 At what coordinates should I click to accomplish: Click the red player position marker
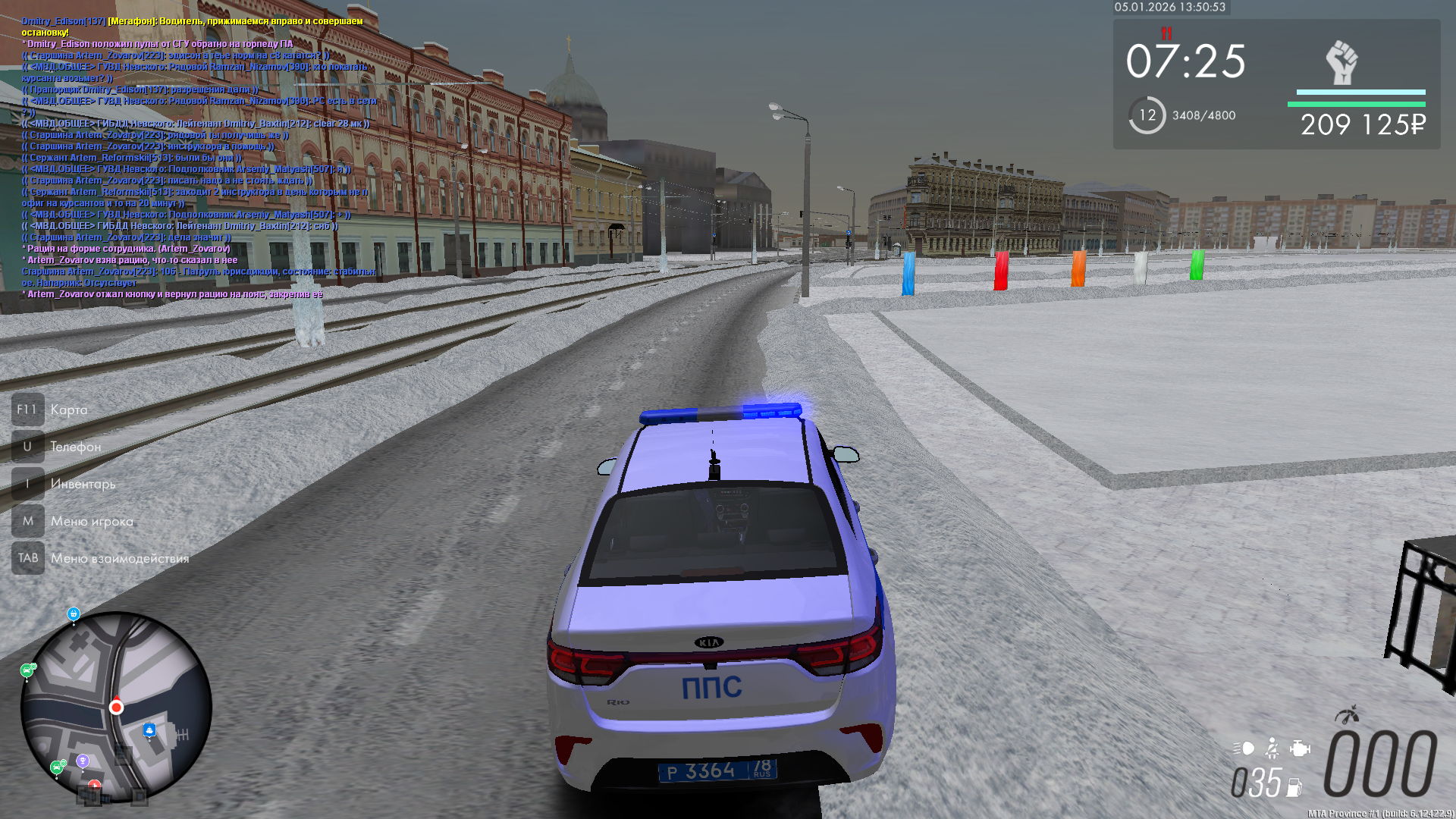[116, 708]
